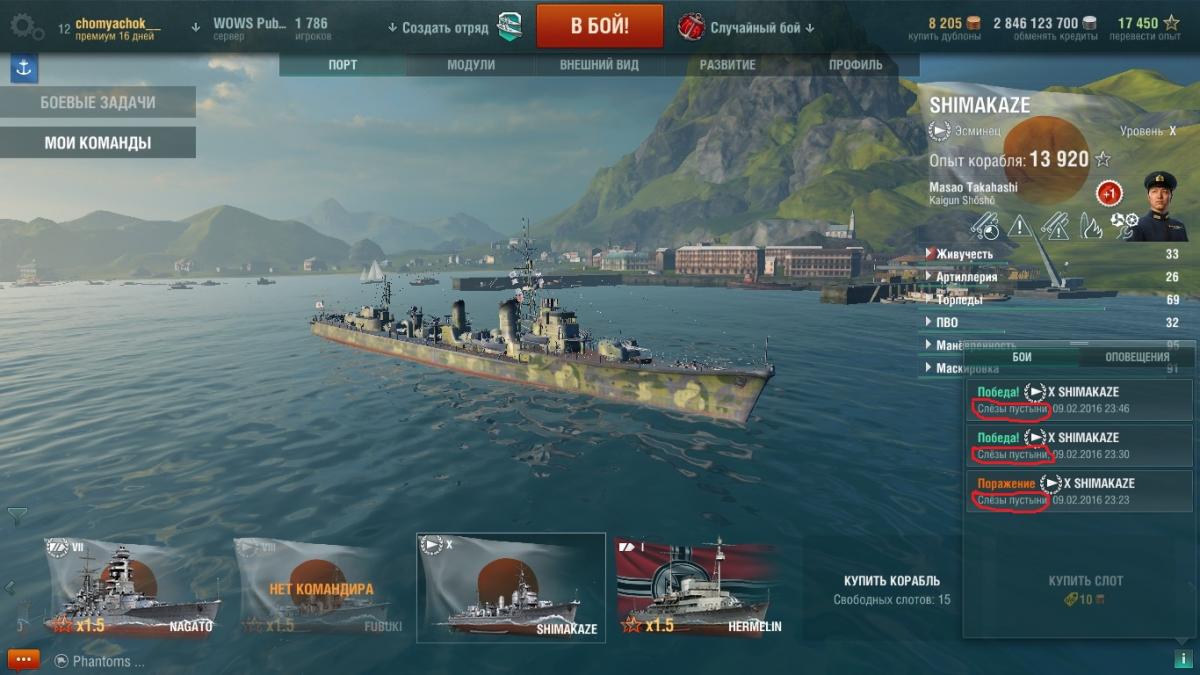The image size is (1200, 675).
Task: Click Создать отряд to create a division
Action: pyautogui.click(x=438, y=27)
